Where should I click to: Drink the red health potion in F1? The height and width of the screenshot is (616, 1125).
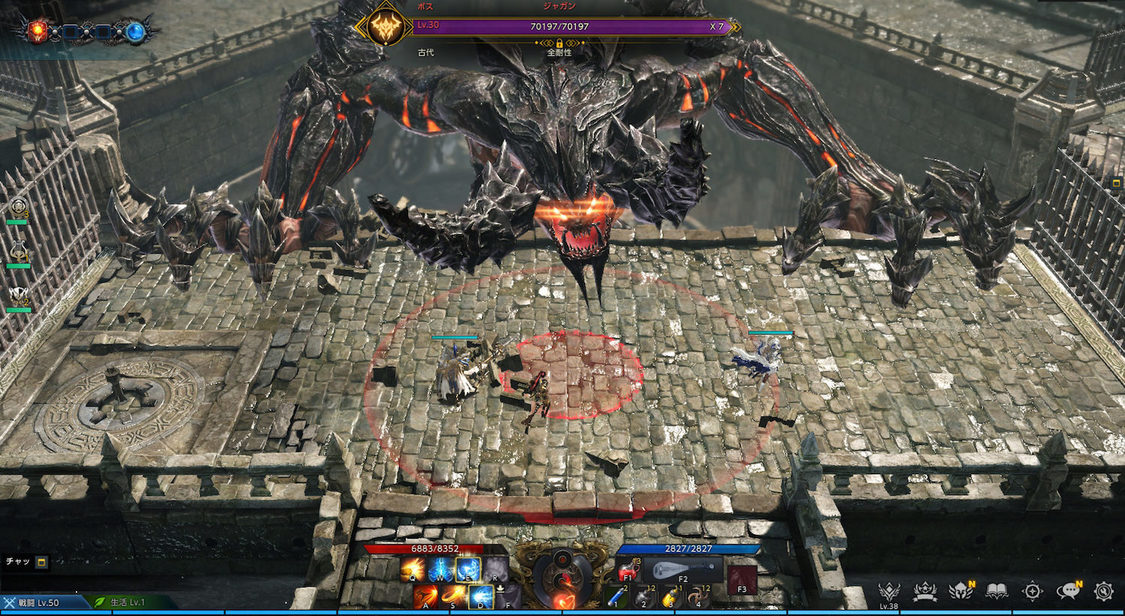click(x=630, y=571)
